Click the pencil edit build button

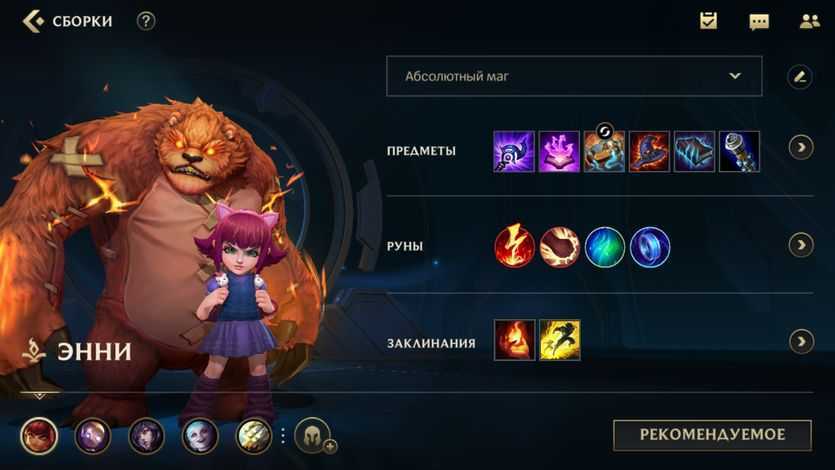[799, 76]
